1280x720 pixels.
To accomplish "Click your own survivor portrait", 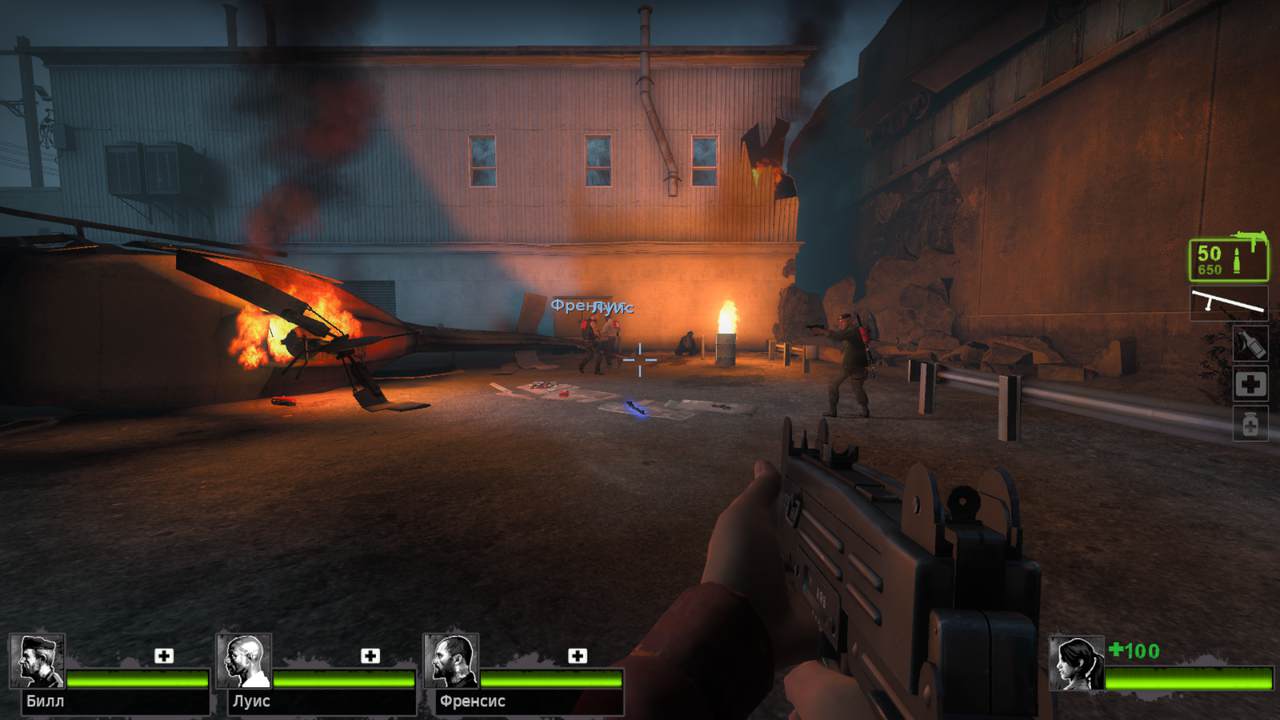I will click(1076, 663).
